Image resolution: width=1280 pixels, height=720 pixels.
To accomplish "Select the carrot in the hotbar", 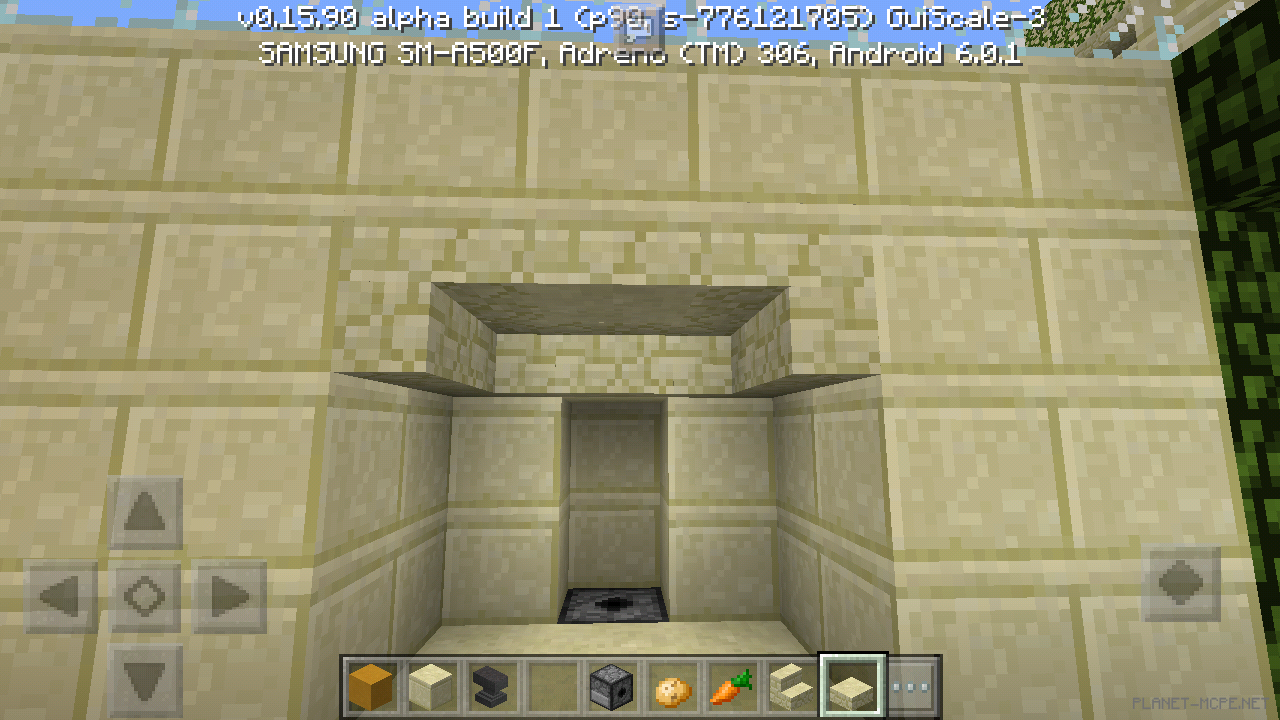I will 729,686.
